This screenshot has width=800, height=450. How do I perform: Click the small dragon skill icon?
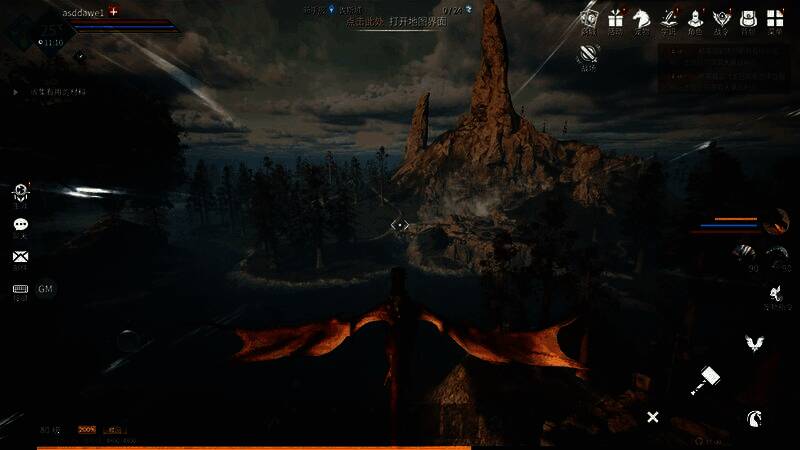tap(773, 293)
